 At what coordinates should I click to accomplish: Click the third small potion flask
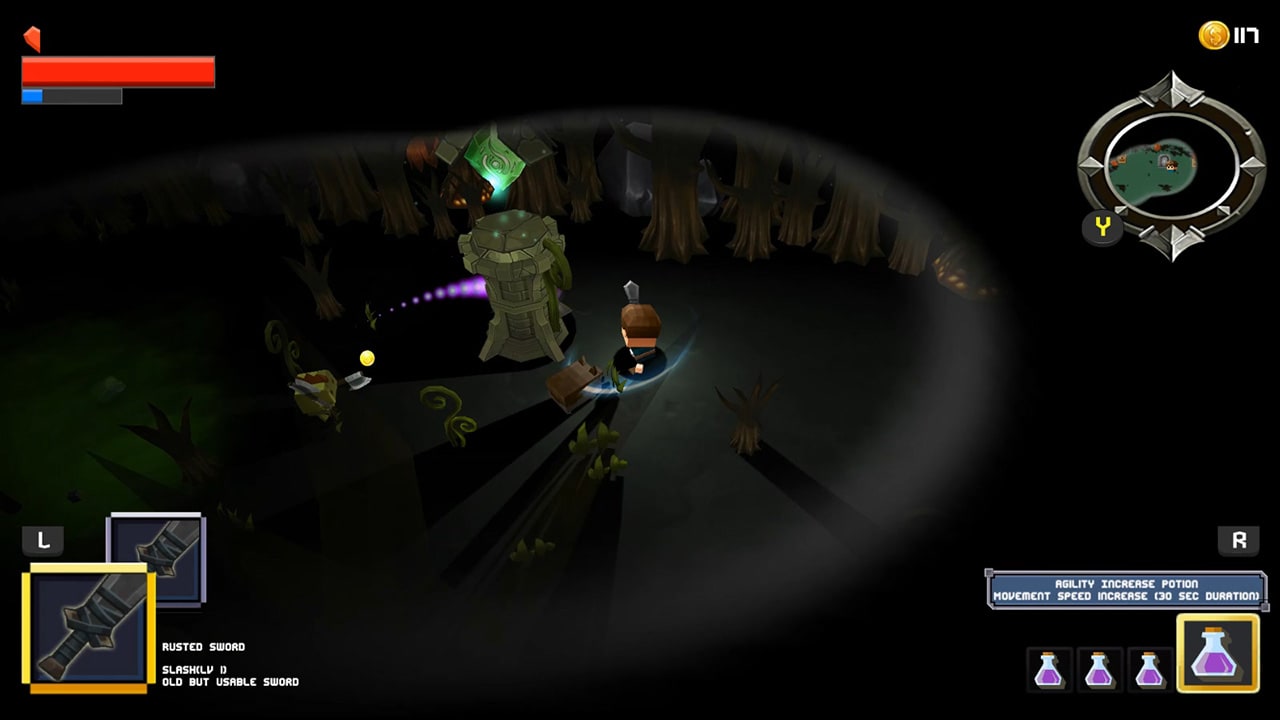[1148, 670]
